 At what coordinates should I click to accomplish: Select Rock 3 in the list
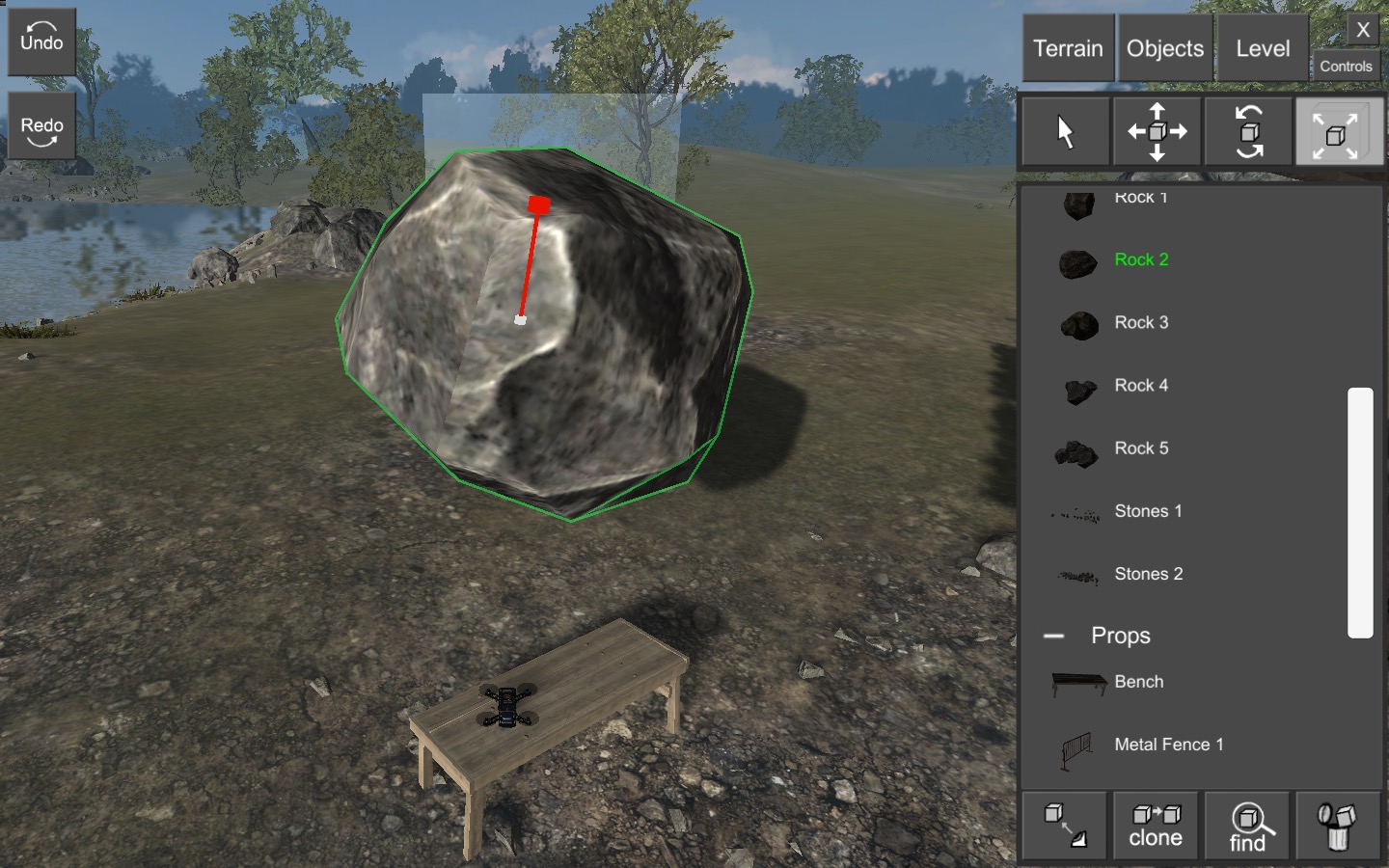(x=1141, y=322)
